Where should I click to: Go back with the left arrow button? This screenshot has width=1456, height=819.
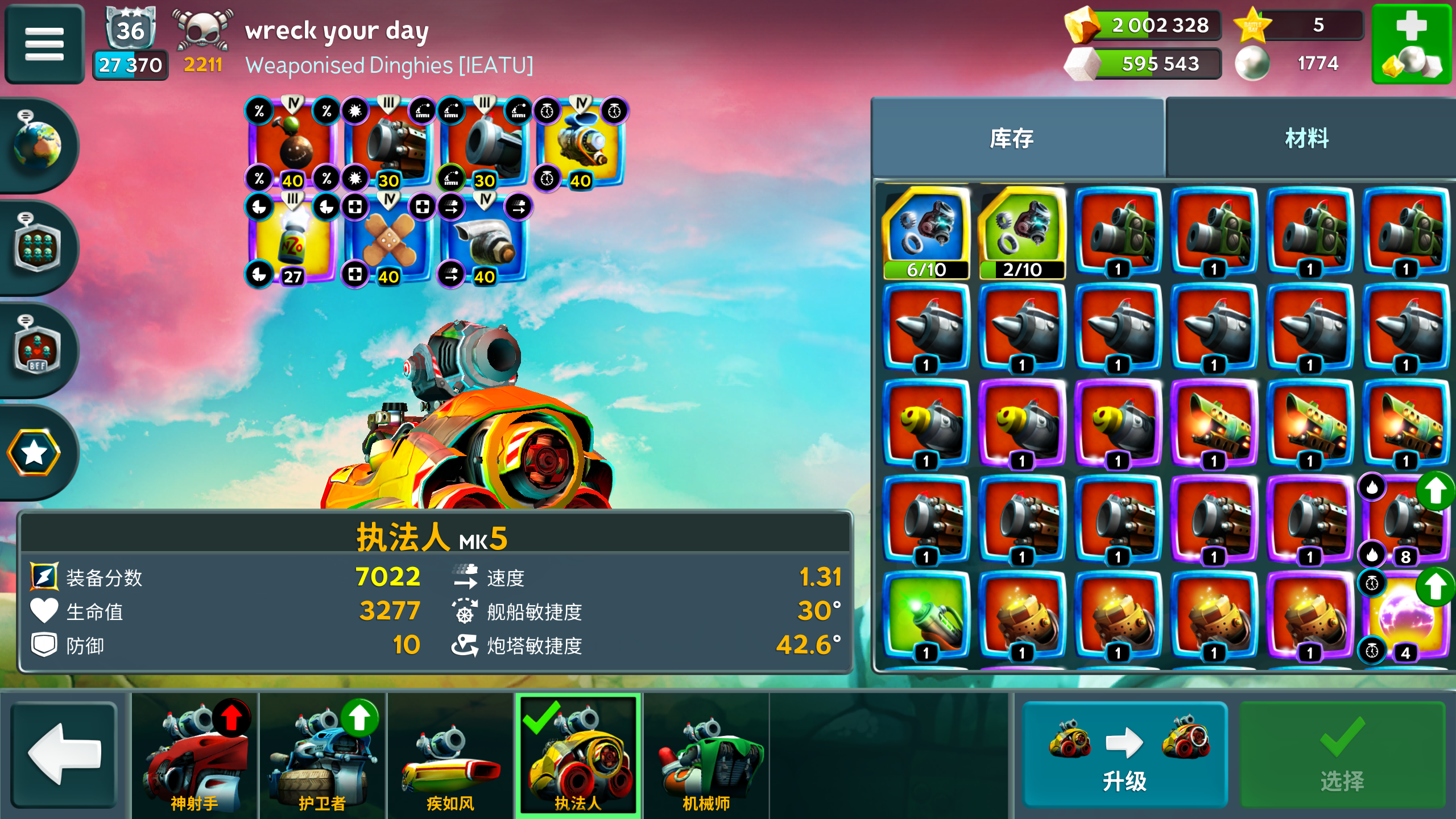coord(64,754)
